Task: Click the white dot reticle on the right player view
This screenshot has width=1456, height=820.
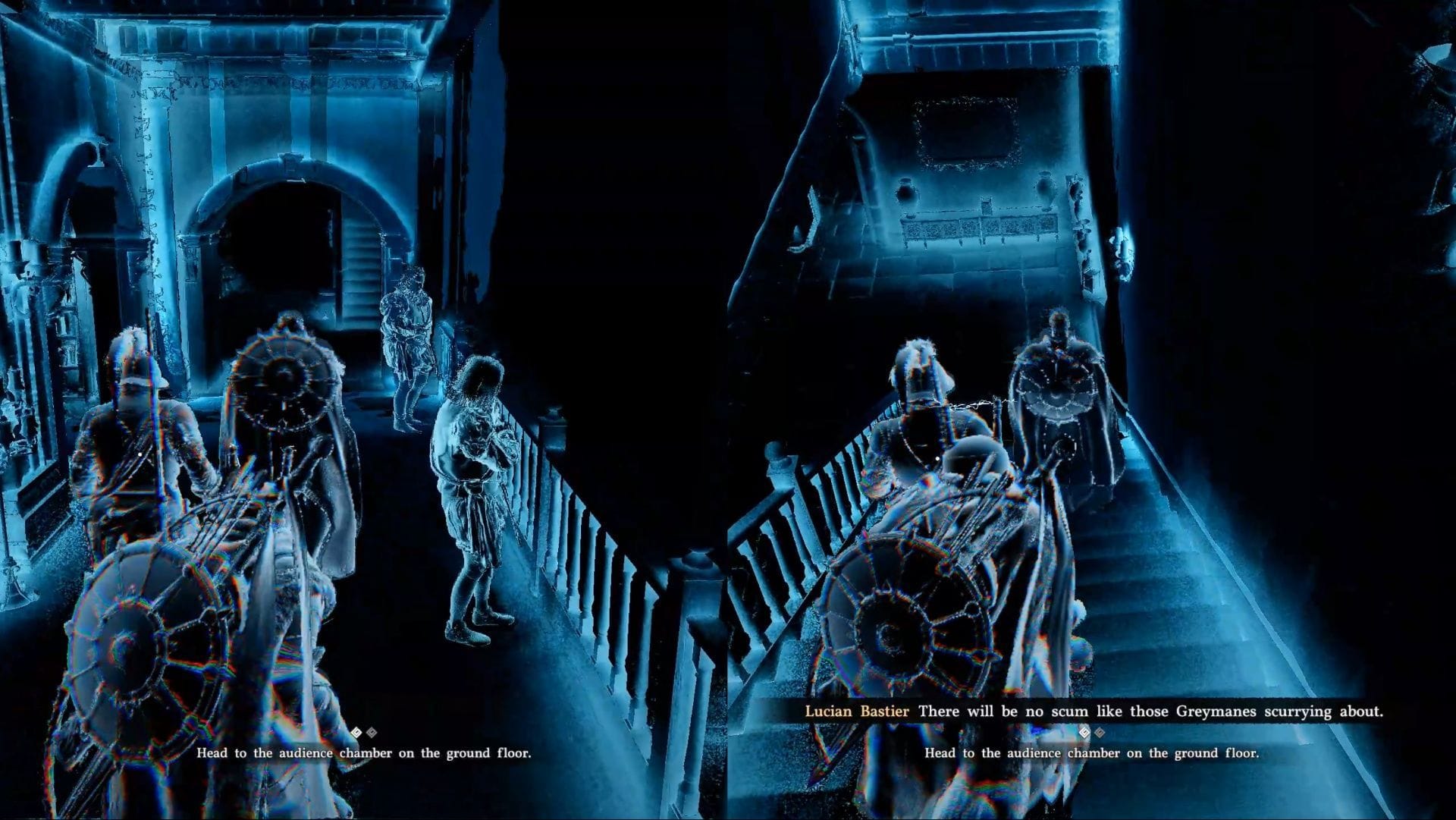Action: click(938, 460)
